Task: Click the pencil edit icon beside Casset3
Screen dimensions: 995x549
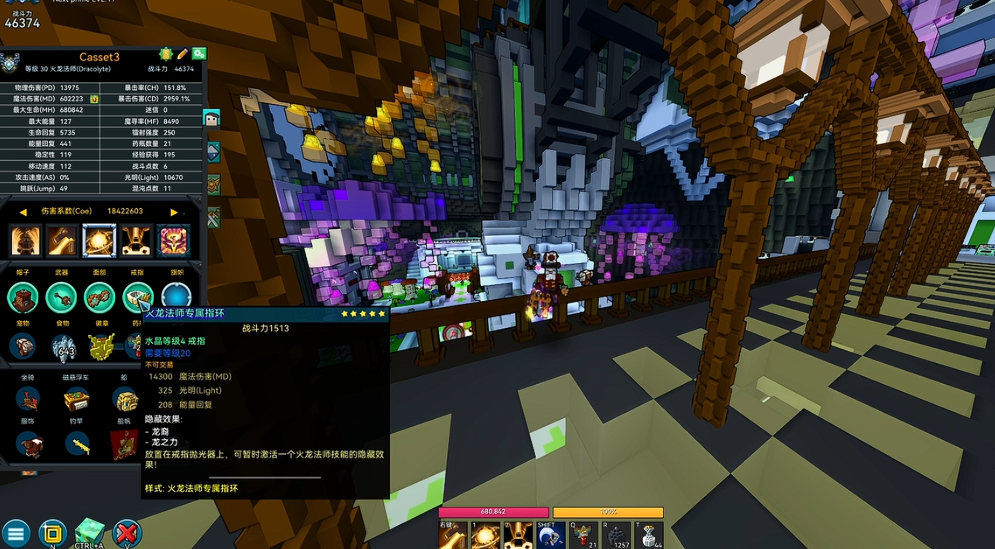Action: click(182, 54)
